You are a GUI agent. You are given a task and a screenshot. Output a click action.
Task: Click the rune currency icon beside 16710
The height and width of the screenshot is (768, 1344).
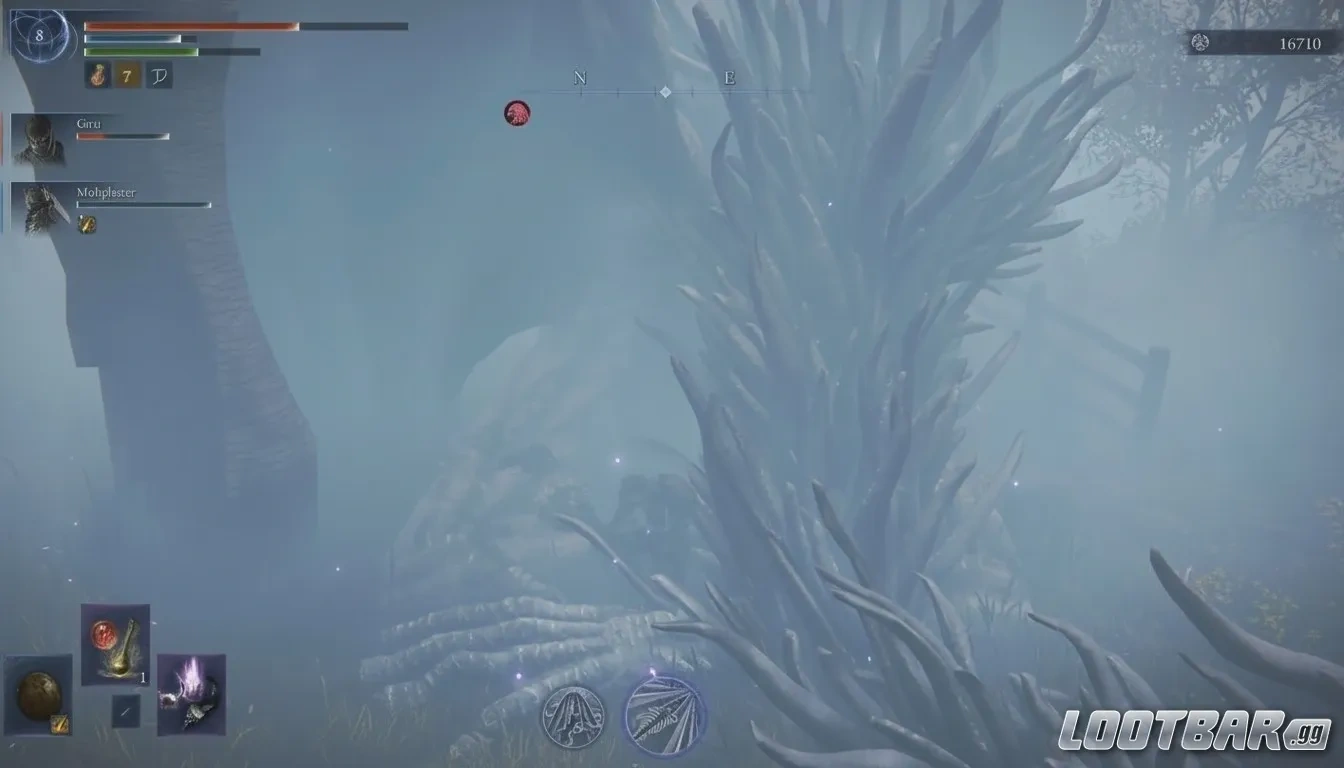click(x=1199, y=43)
